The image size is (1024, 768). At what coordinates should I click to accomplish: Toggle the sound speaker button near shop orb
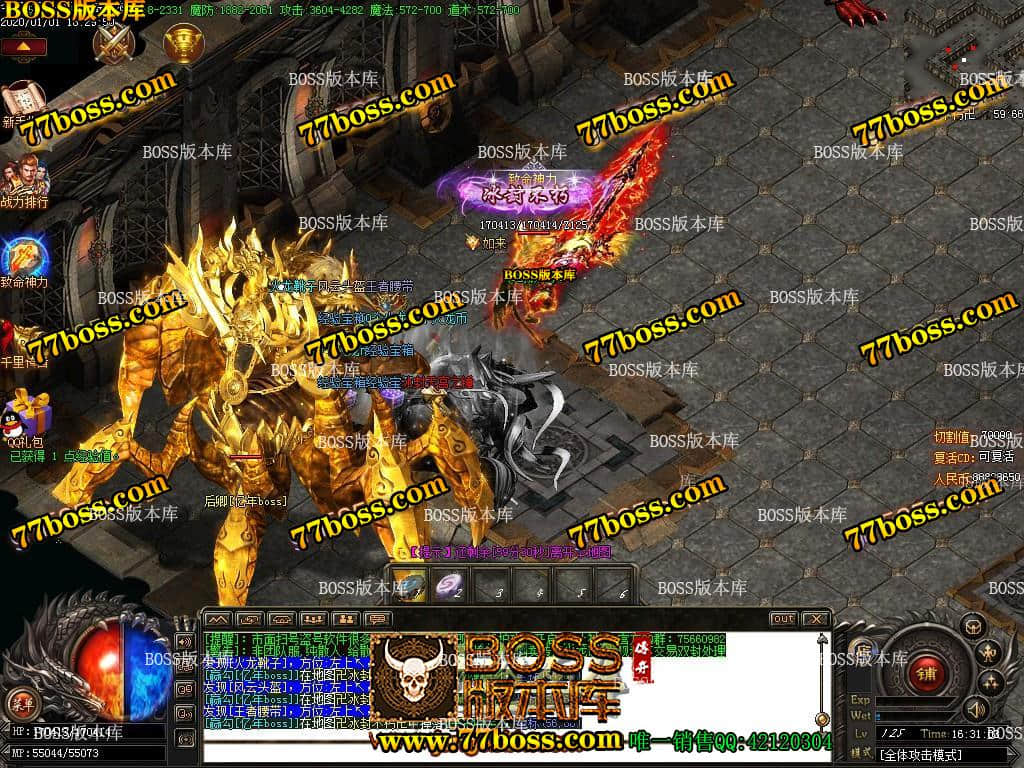click(975, 709)
